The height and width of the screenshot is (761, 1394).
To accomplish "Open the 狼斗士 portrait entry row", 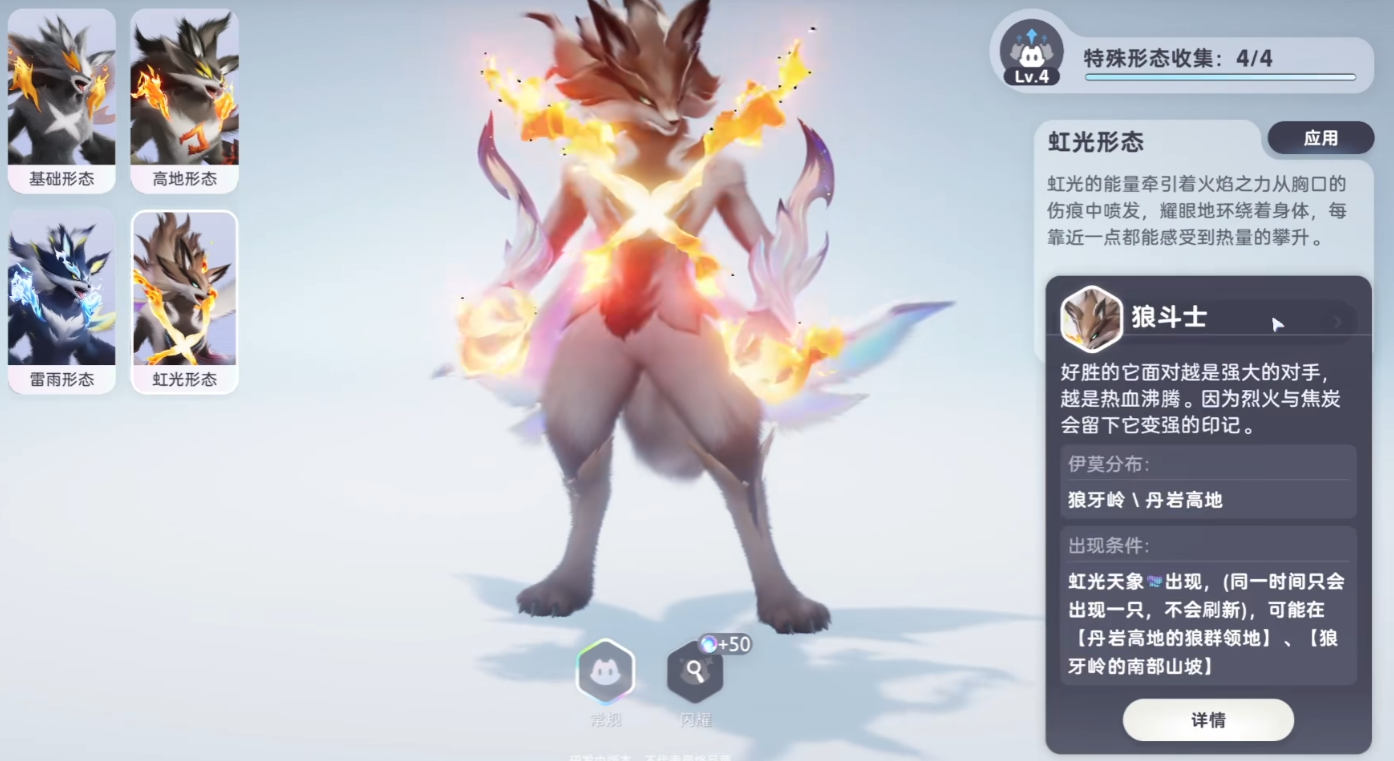I will click(x=1206, y=319).
